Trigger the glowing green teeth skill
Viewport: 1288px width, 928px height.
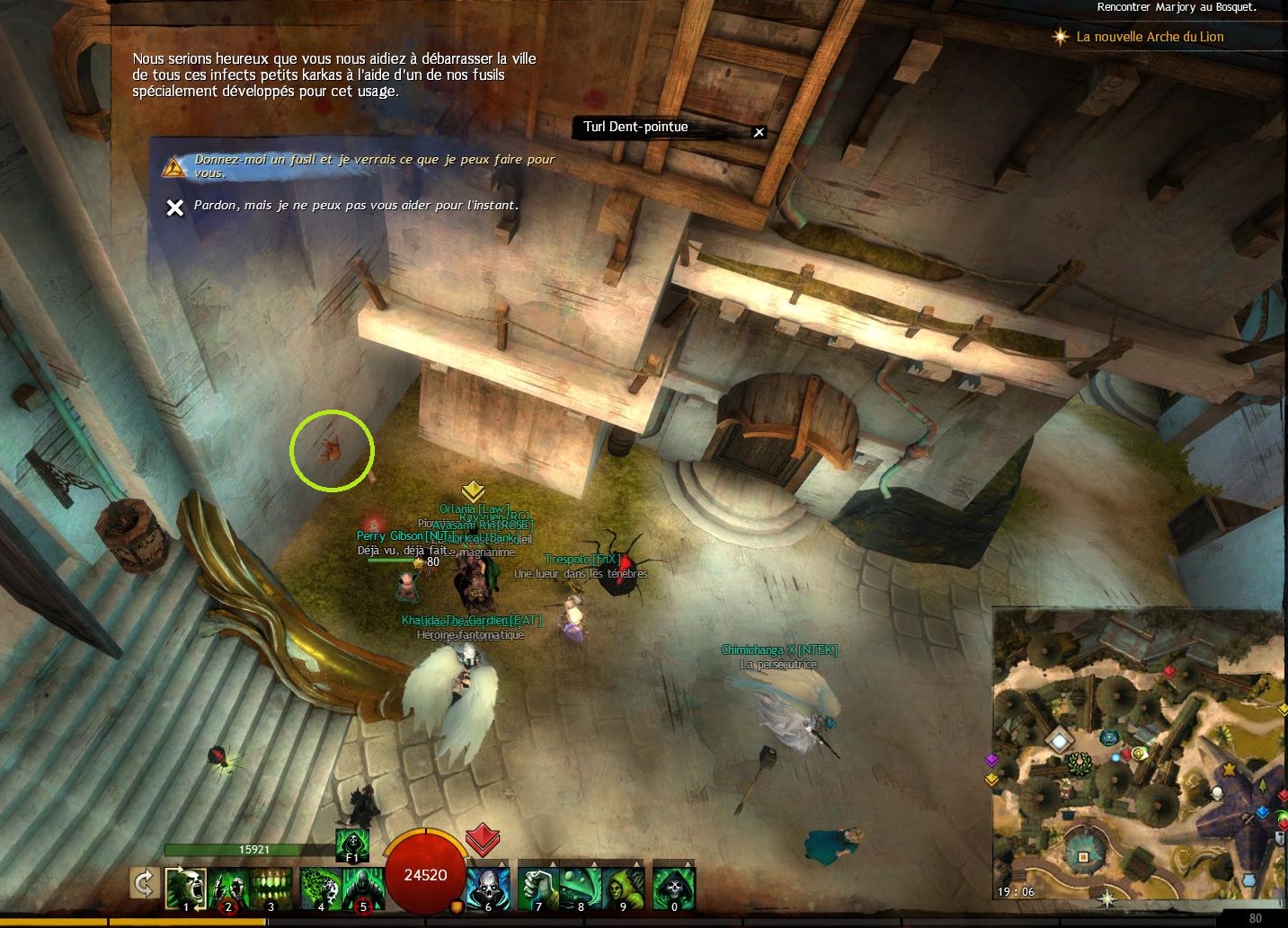(x=270, y=888)
